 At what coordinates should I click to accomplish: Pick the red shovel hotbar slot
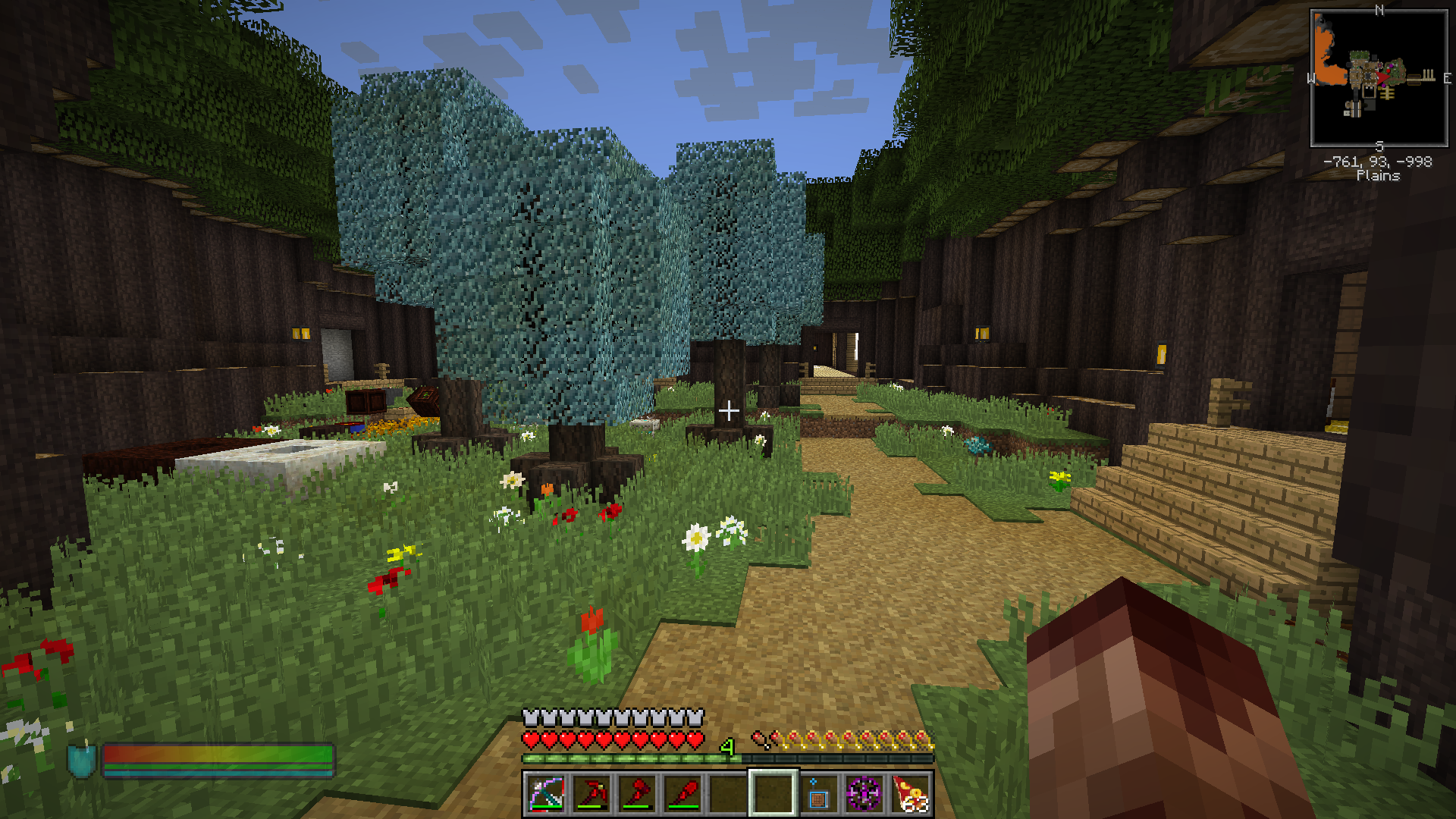[682, 794]
